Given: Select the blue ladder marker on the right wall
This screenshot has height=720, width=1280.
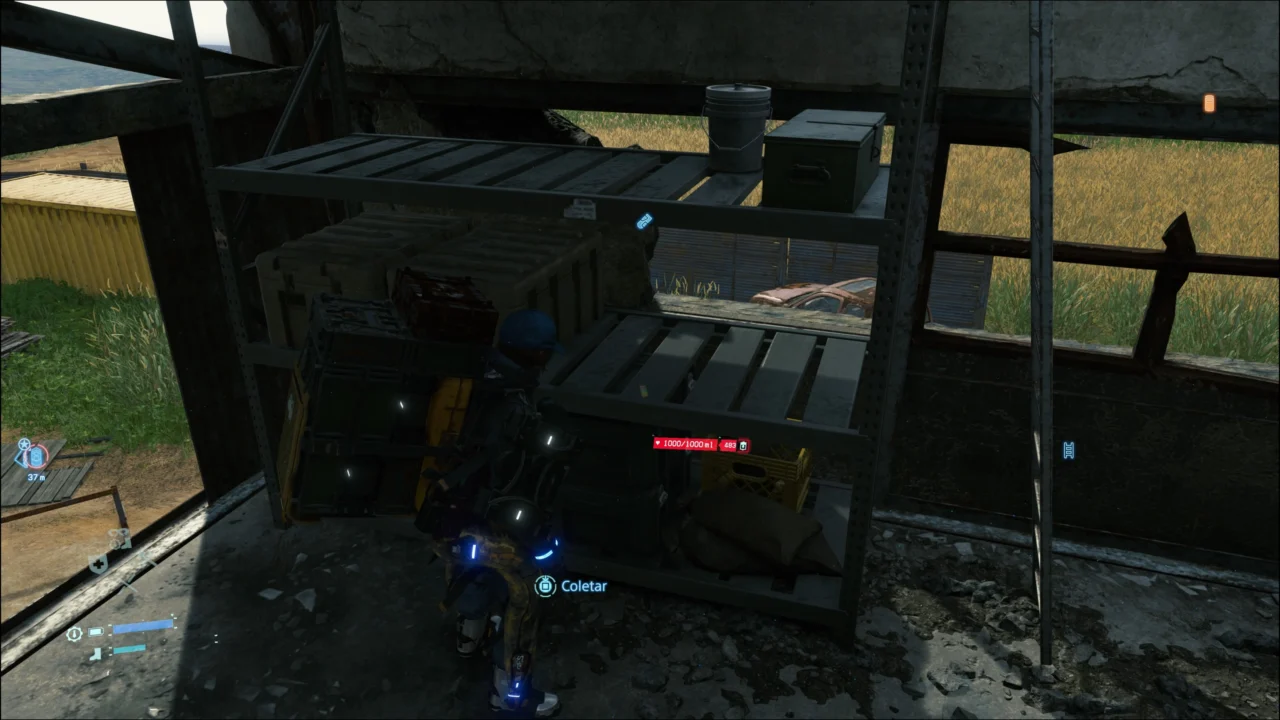Looking at the screenshot, I should click(x=1068, y=451).
